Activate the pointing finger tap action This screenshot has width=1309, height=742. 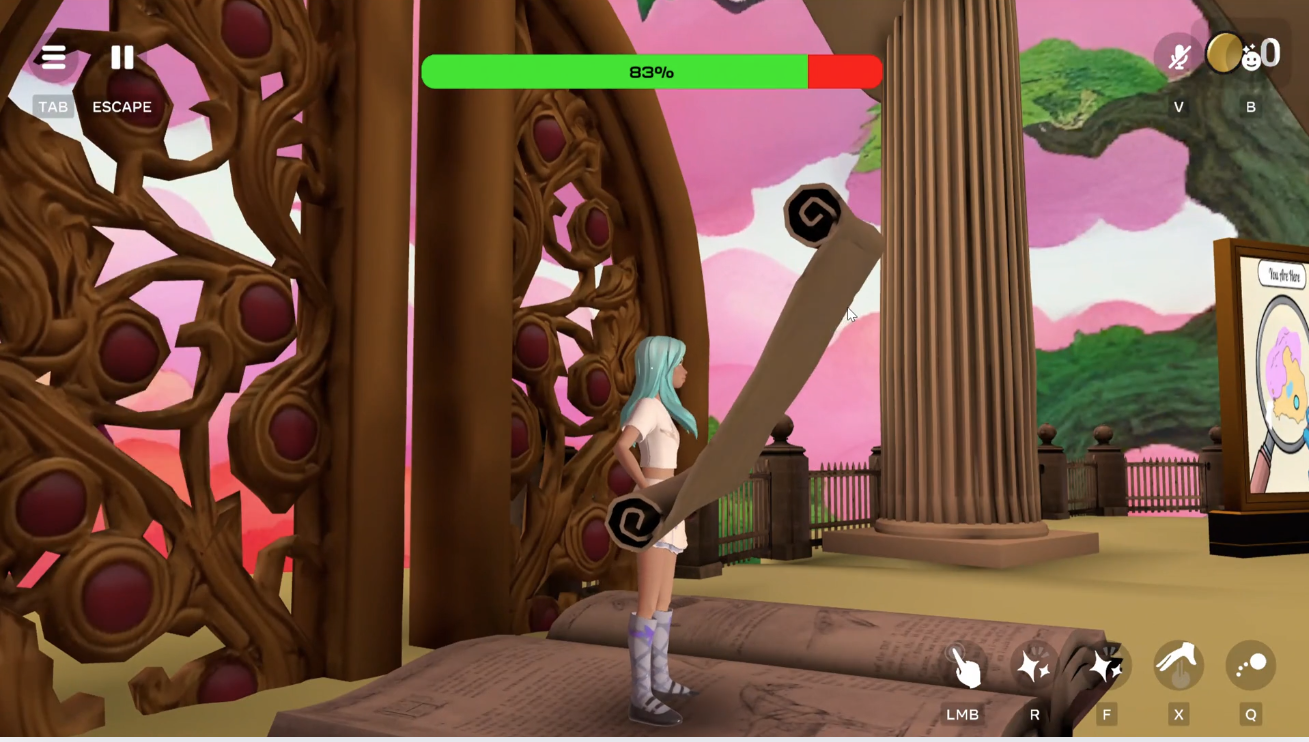(964, 666)
